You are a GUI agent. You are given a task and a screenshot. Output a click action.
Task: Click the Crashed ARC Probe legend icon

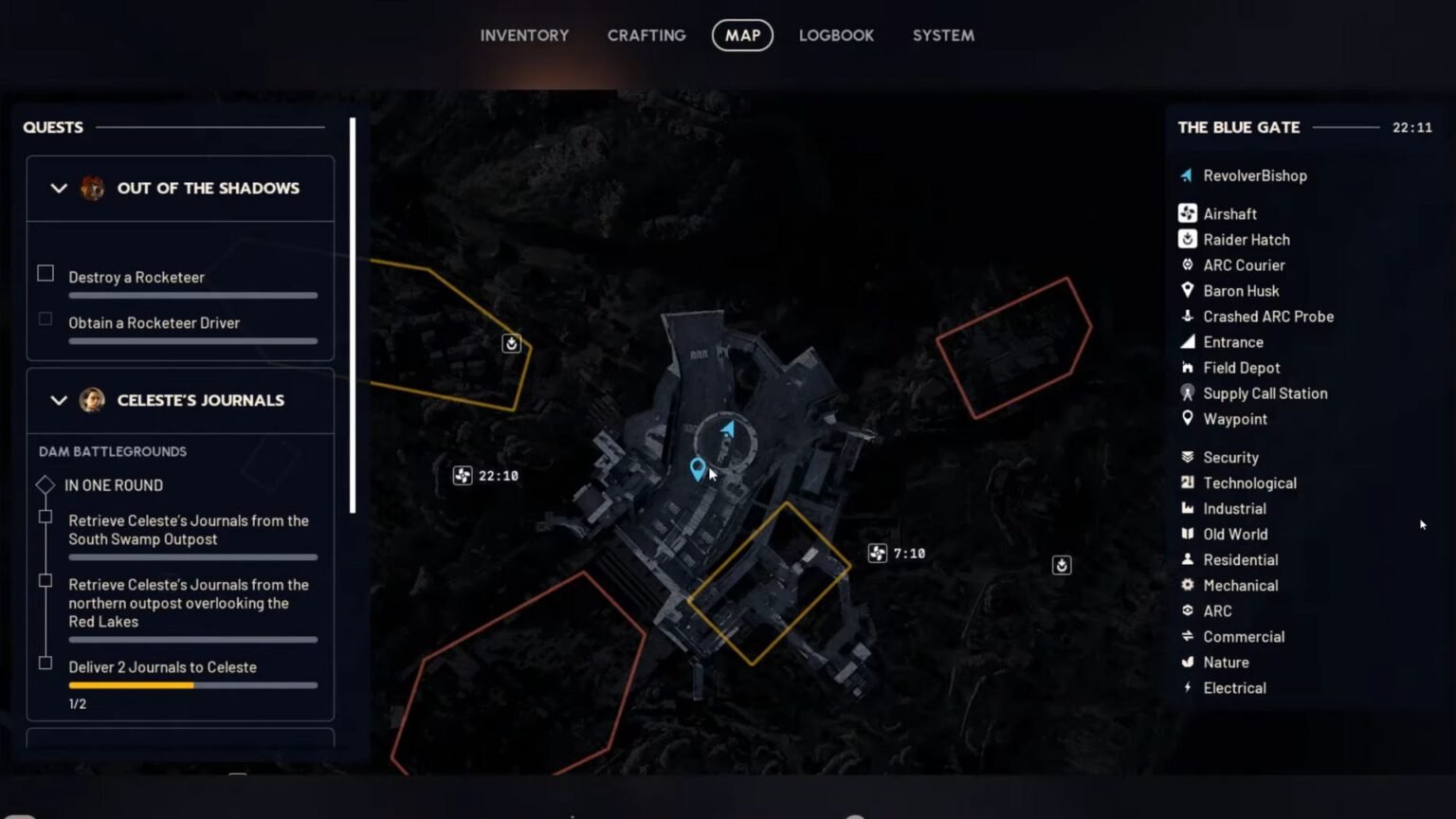pyautogui.click(x=1187, y=316)
